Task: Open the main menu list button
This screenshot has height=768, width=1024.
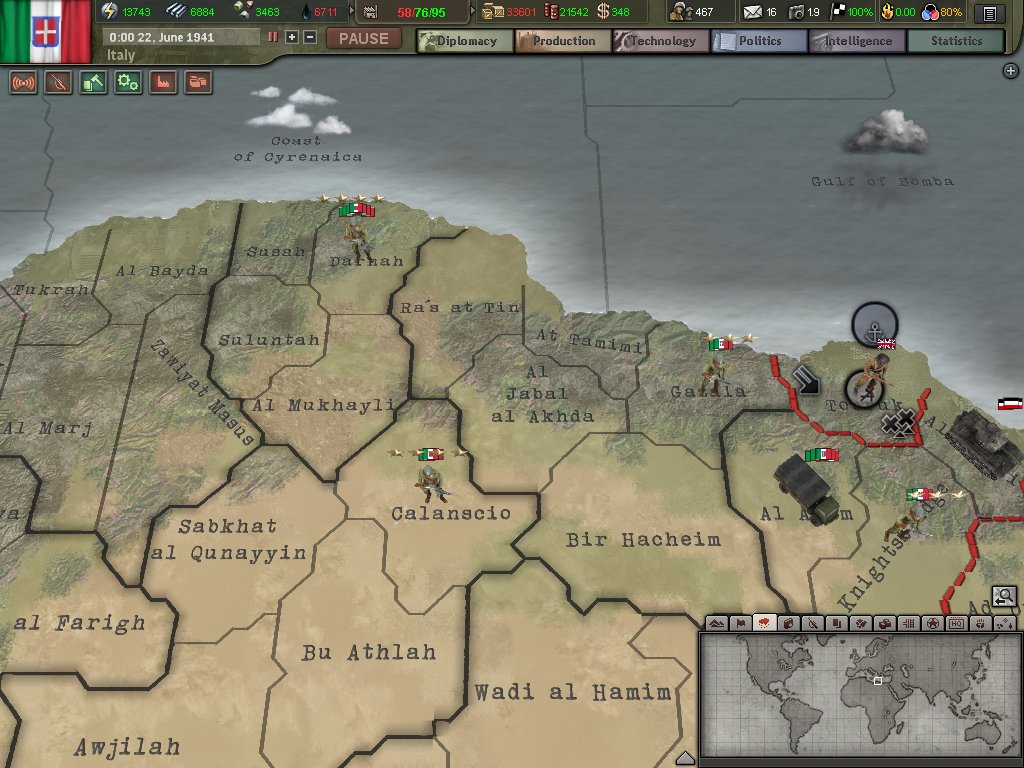Action: (x=990, y=13)
